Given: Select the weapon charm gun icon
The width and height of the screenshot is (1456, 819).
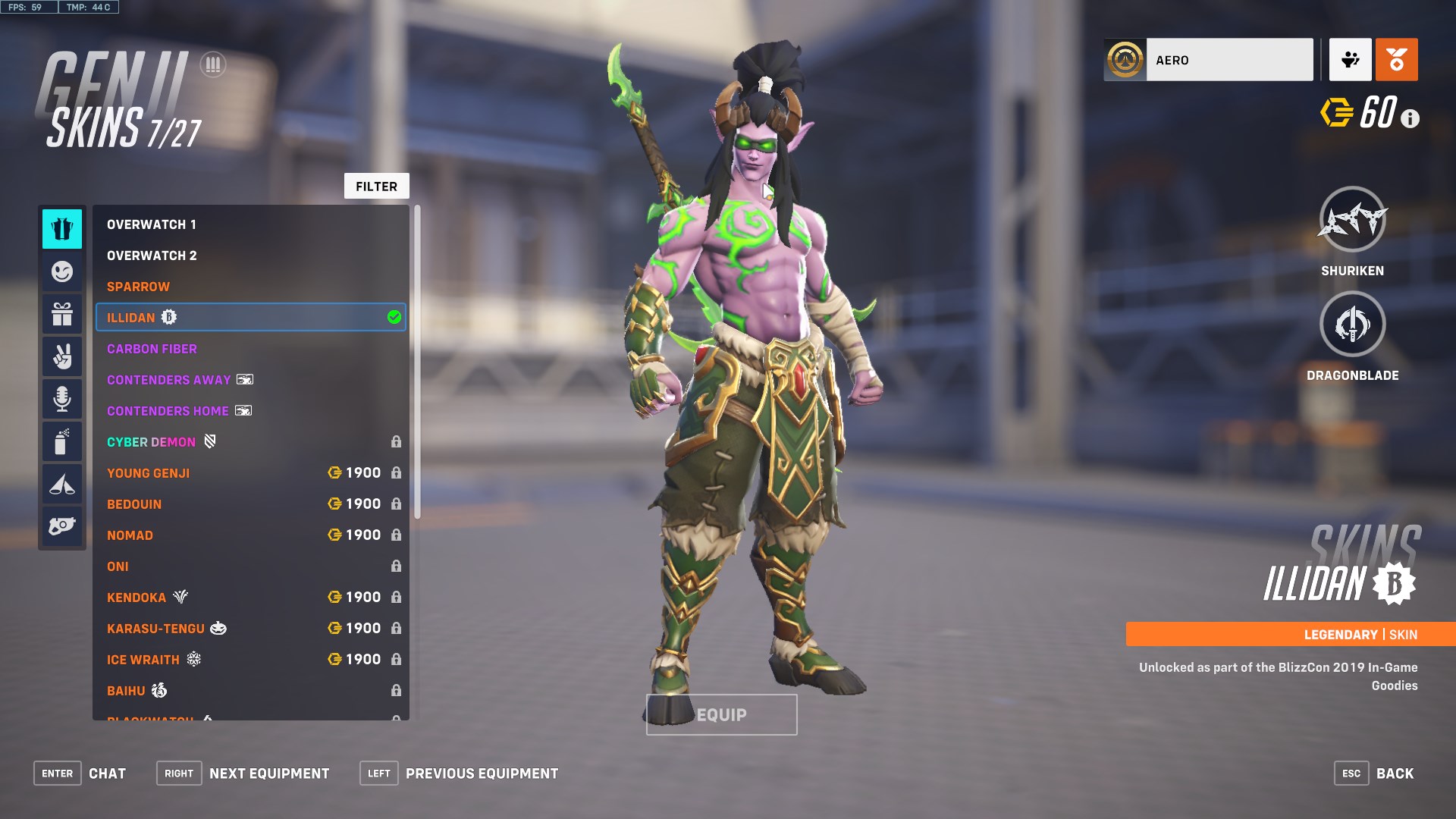Looking at the screenshot, I should (62, 526).
